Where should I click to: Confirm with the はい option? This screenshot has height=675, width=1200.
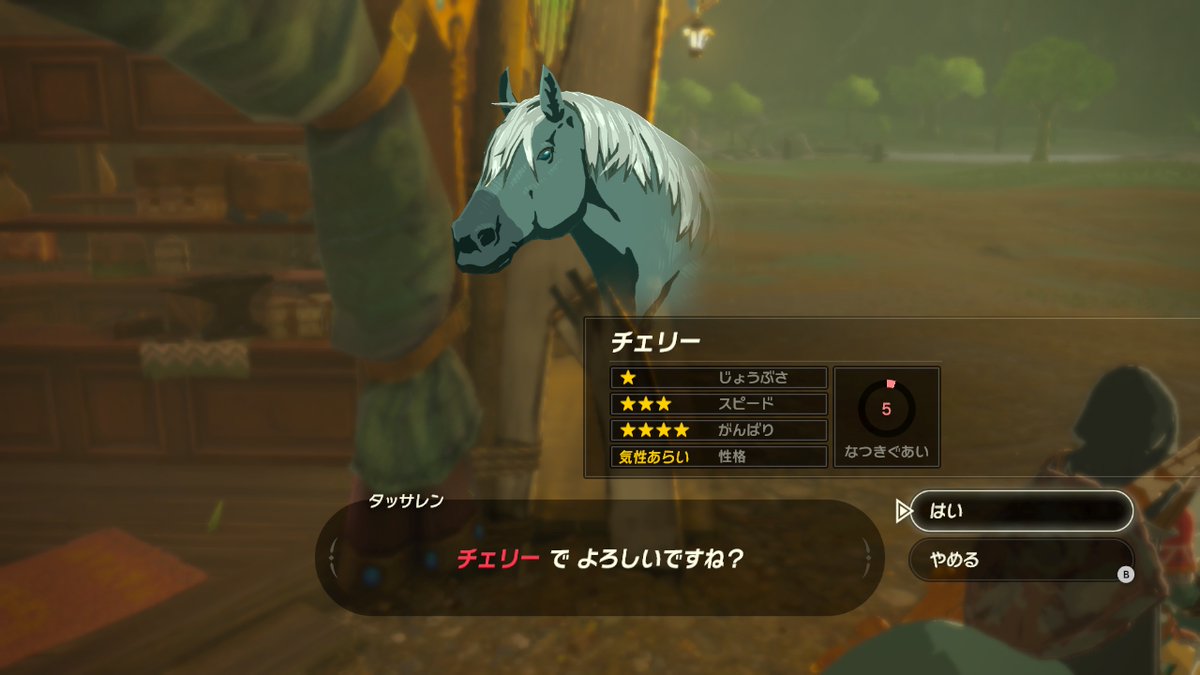pyautogui.click(x=1020, y=511)
